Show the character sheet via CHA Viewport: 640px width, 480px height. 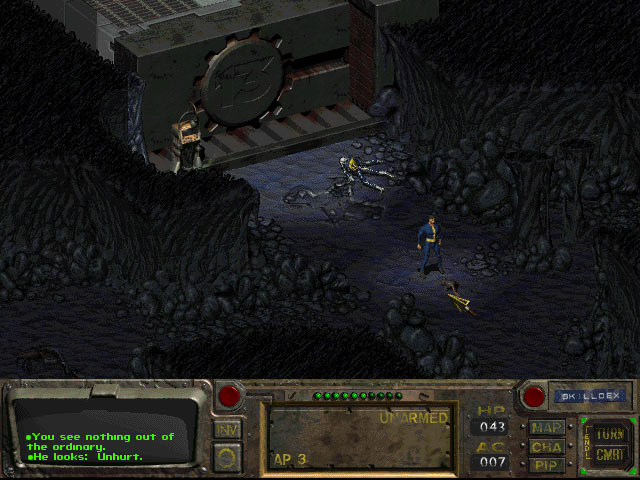click(547, 447)
